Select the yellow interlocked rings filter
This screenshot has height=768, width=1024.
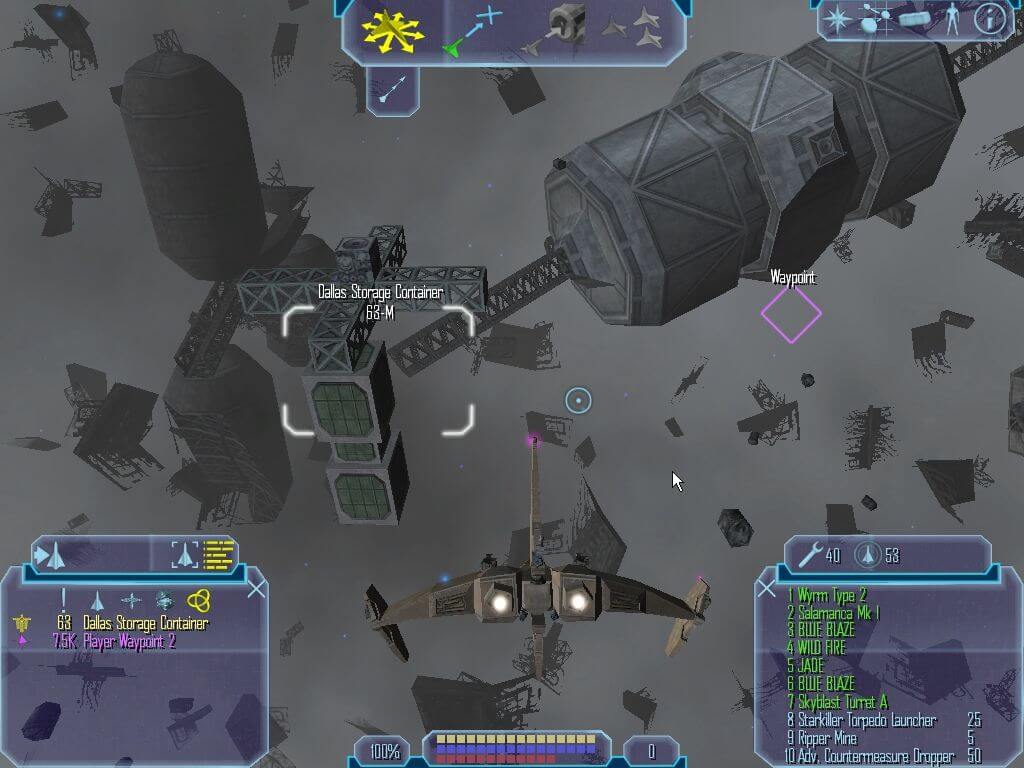pos(198,600)
